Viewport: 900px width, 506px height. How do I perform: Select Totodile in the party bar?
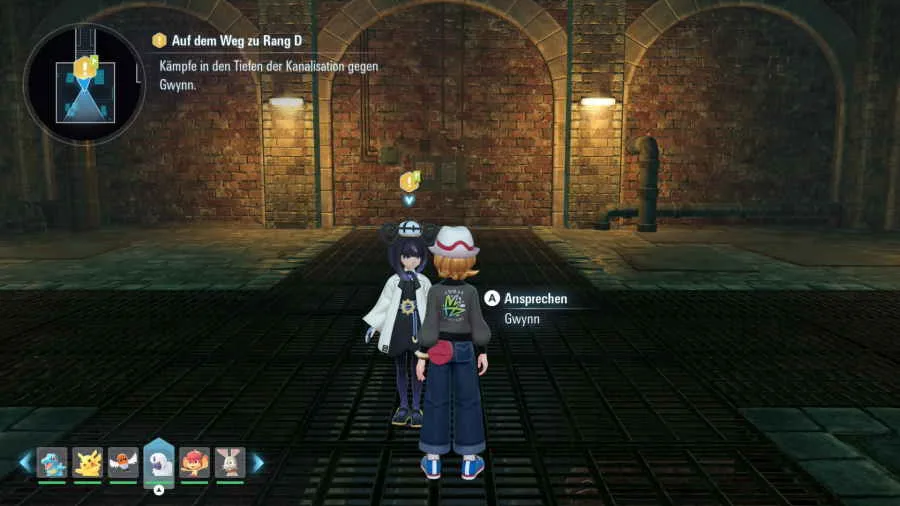coord(52,462)
